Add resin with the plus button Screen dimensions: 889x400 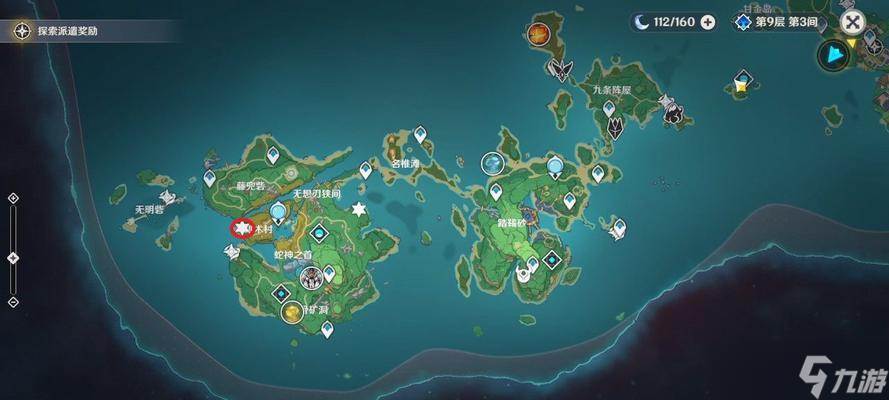(708, 22)
